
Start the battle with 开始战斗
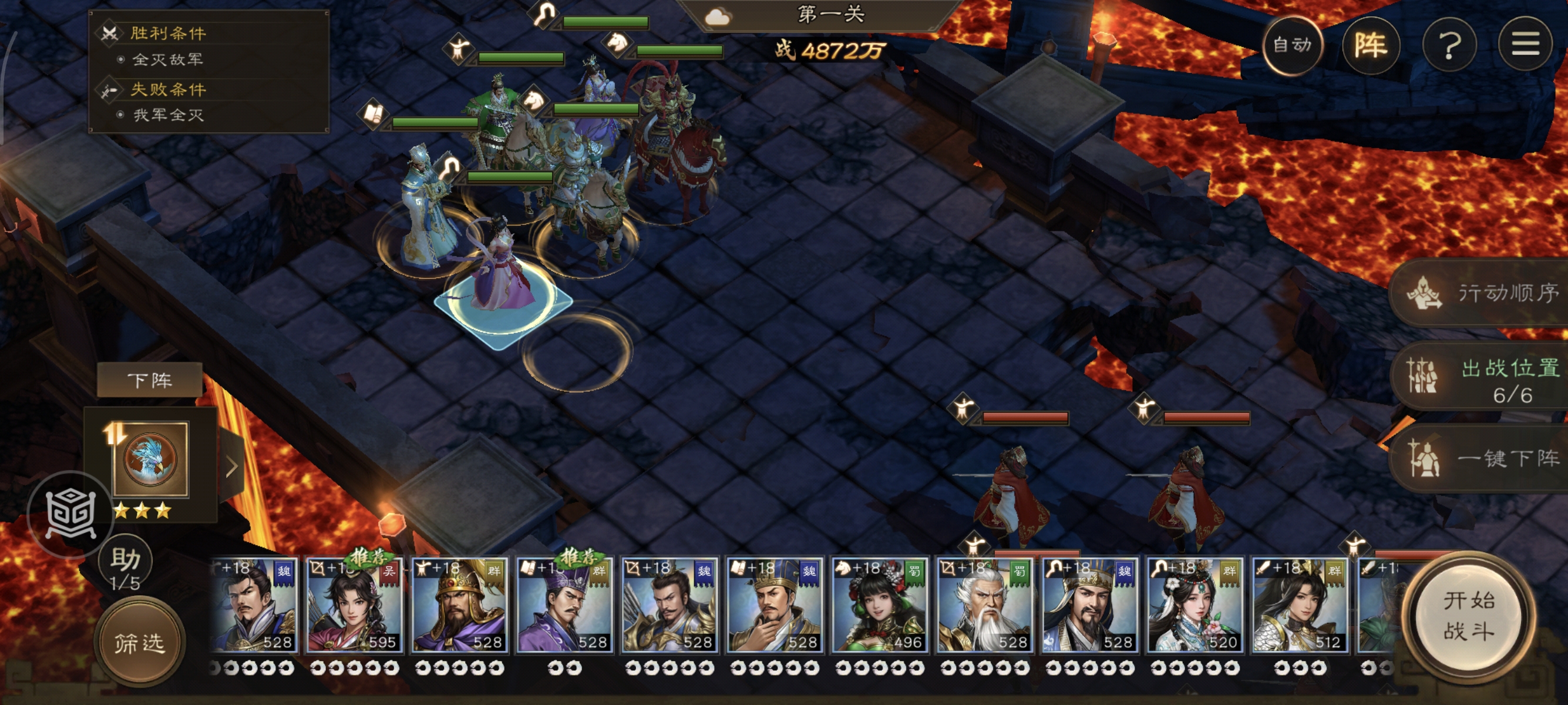pyautogui.click(x=1469, y=616)
